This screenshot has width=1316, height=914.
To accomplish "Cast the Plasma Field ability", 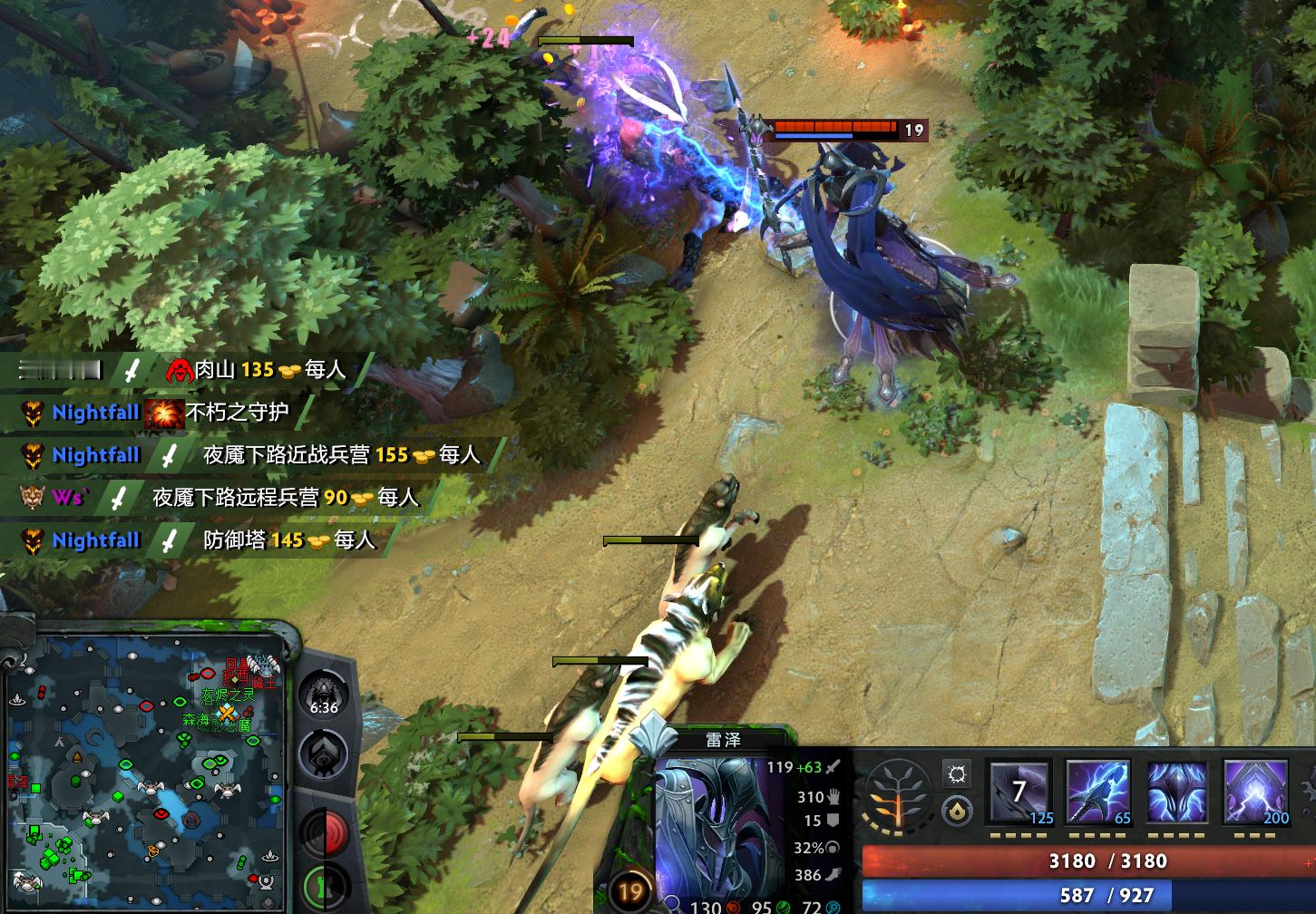I will coord(1020,793).
